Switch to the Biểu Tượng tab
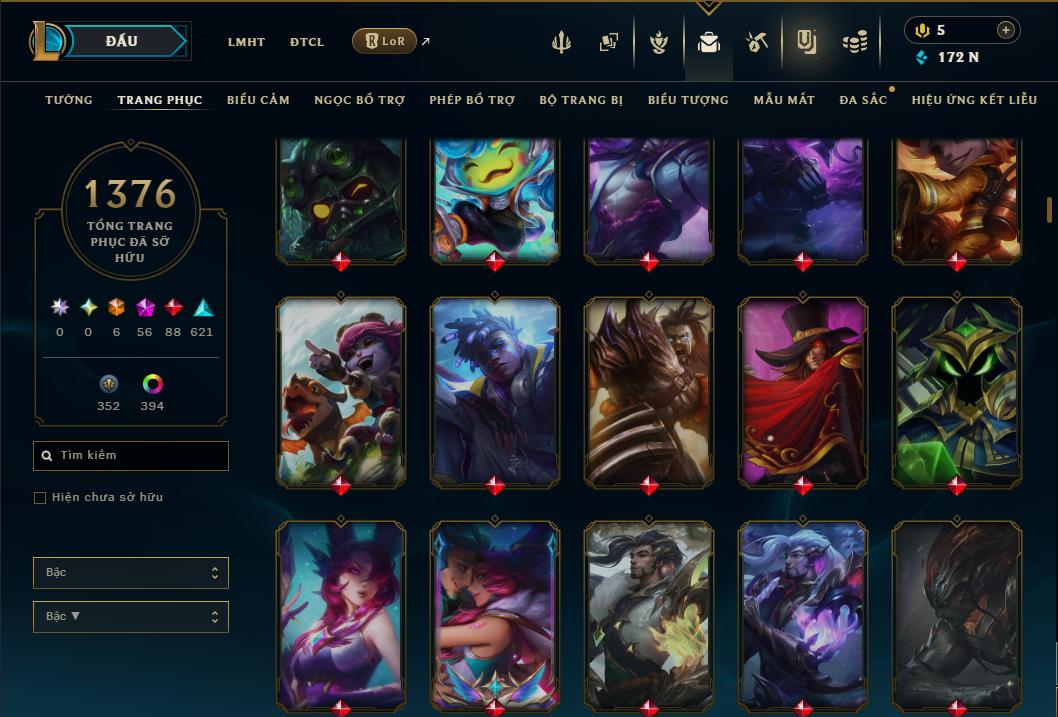The height and width of the screenshot is (717, 1058). (x=688, y=100)
